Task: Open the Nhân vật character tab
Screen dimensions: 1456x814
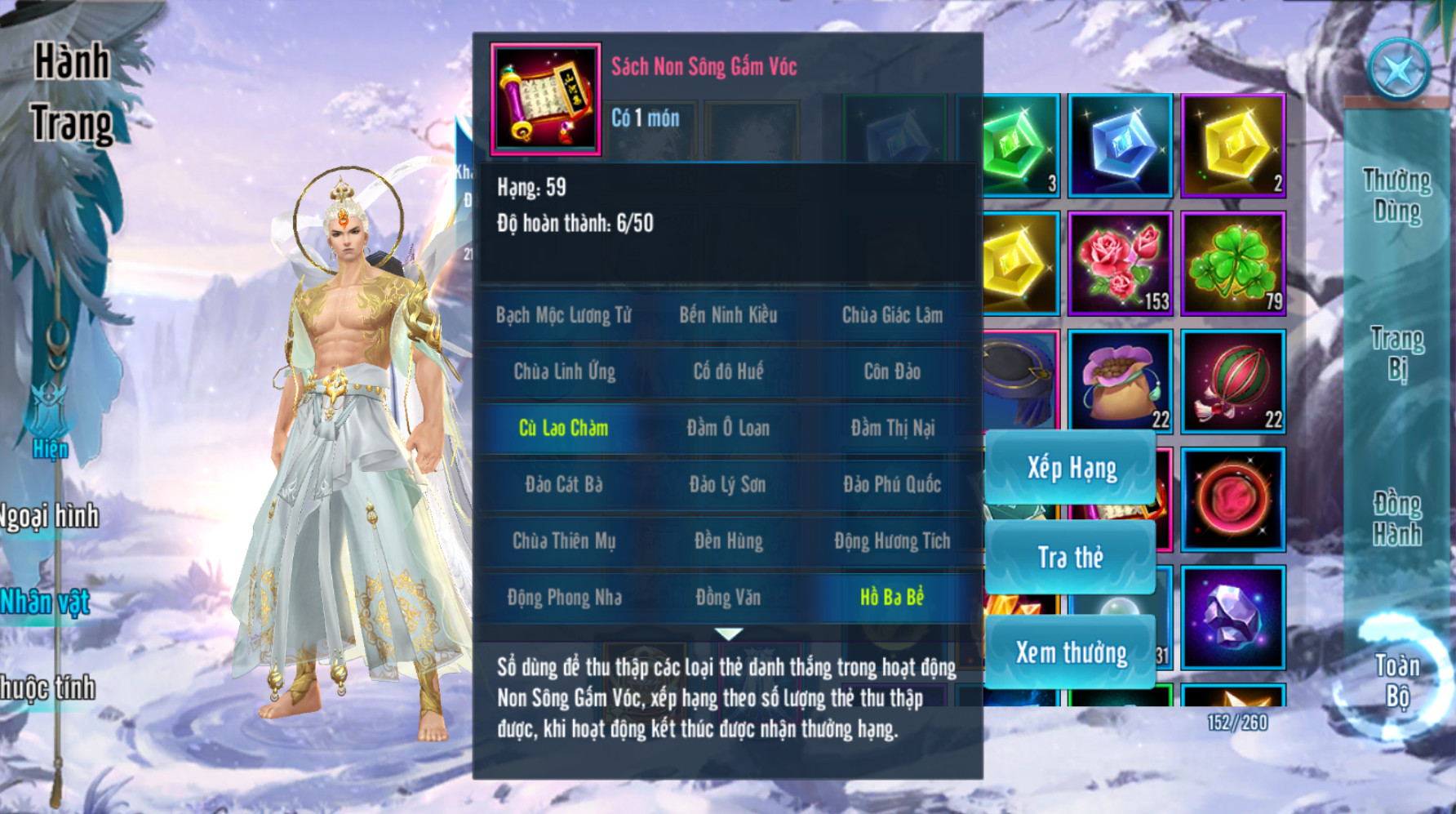Action: [x=46, y=603]
